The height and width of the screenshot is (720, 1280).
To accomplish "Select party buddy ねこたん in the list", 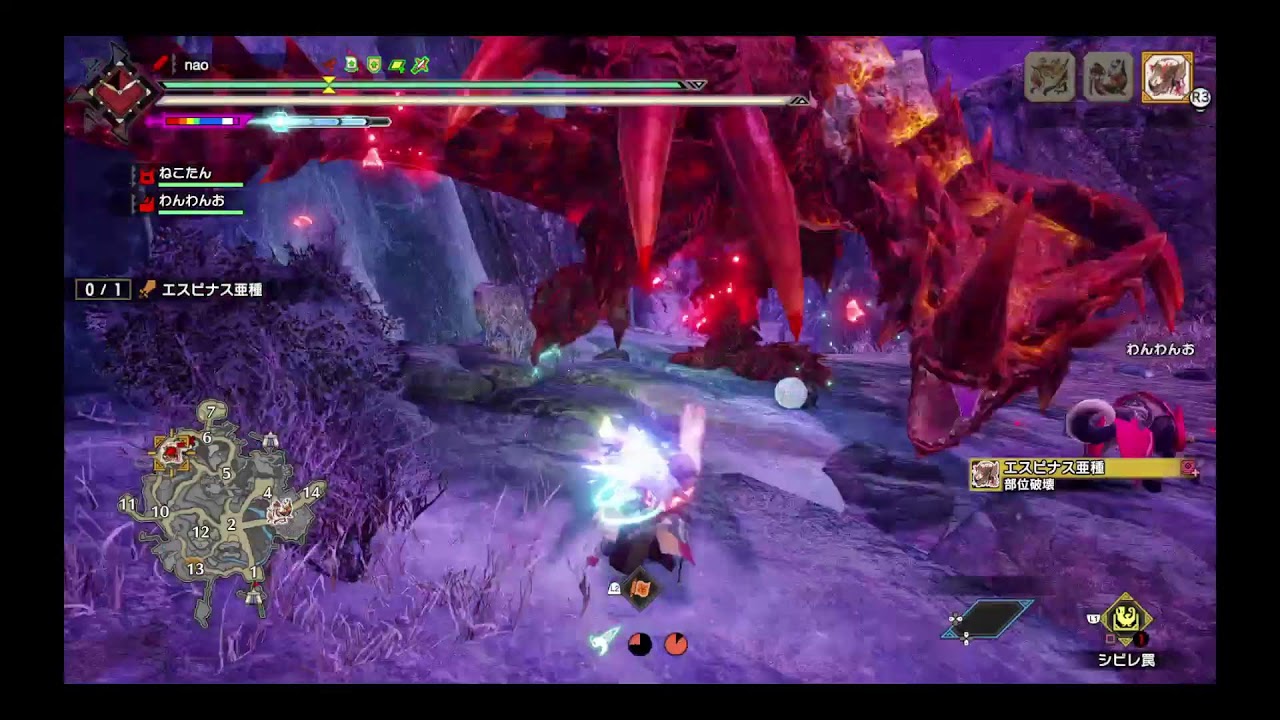I will tap(186, 174).
